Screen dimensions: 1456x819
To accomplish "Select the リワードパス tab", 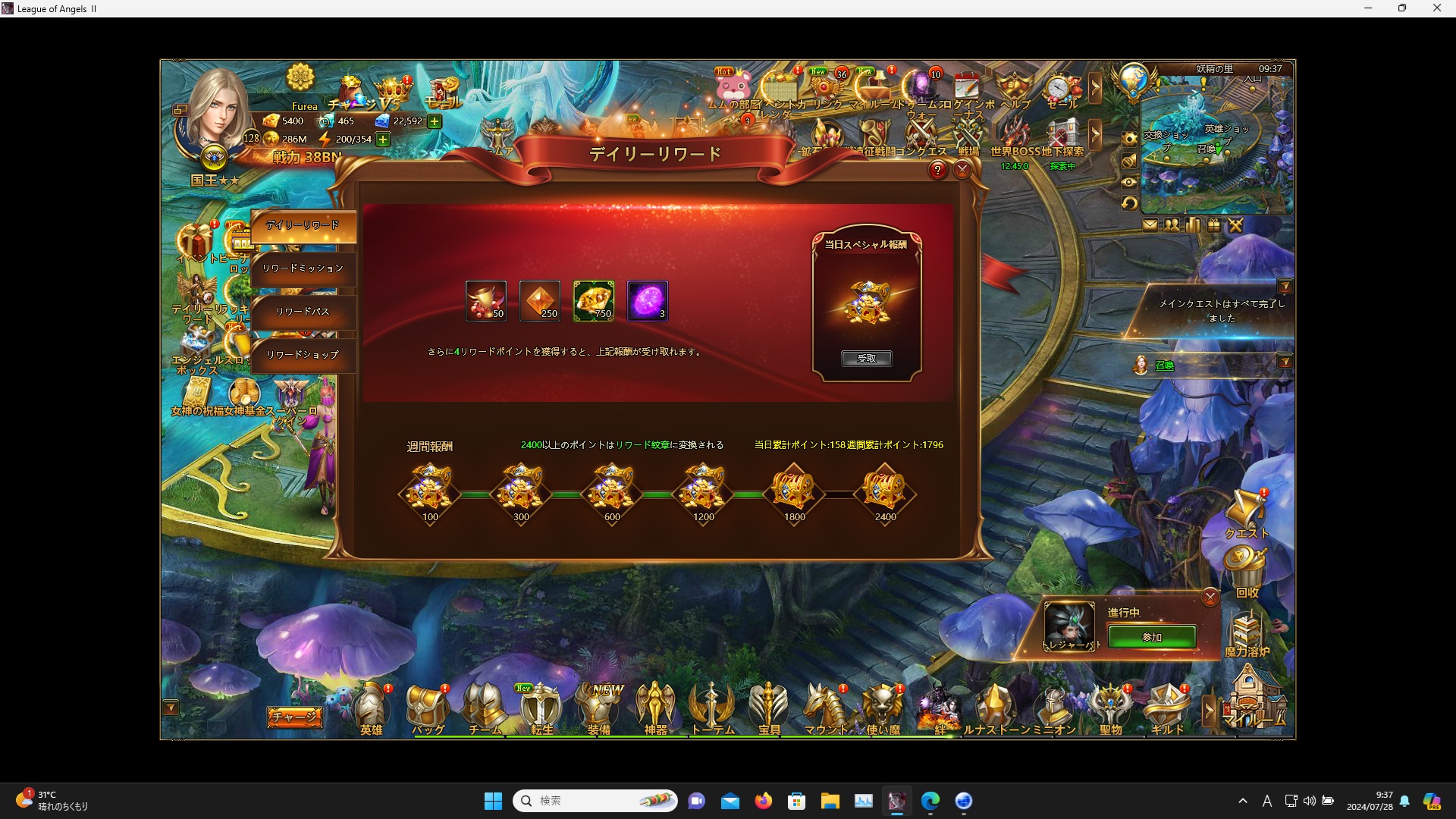I will tap(303, 312).
